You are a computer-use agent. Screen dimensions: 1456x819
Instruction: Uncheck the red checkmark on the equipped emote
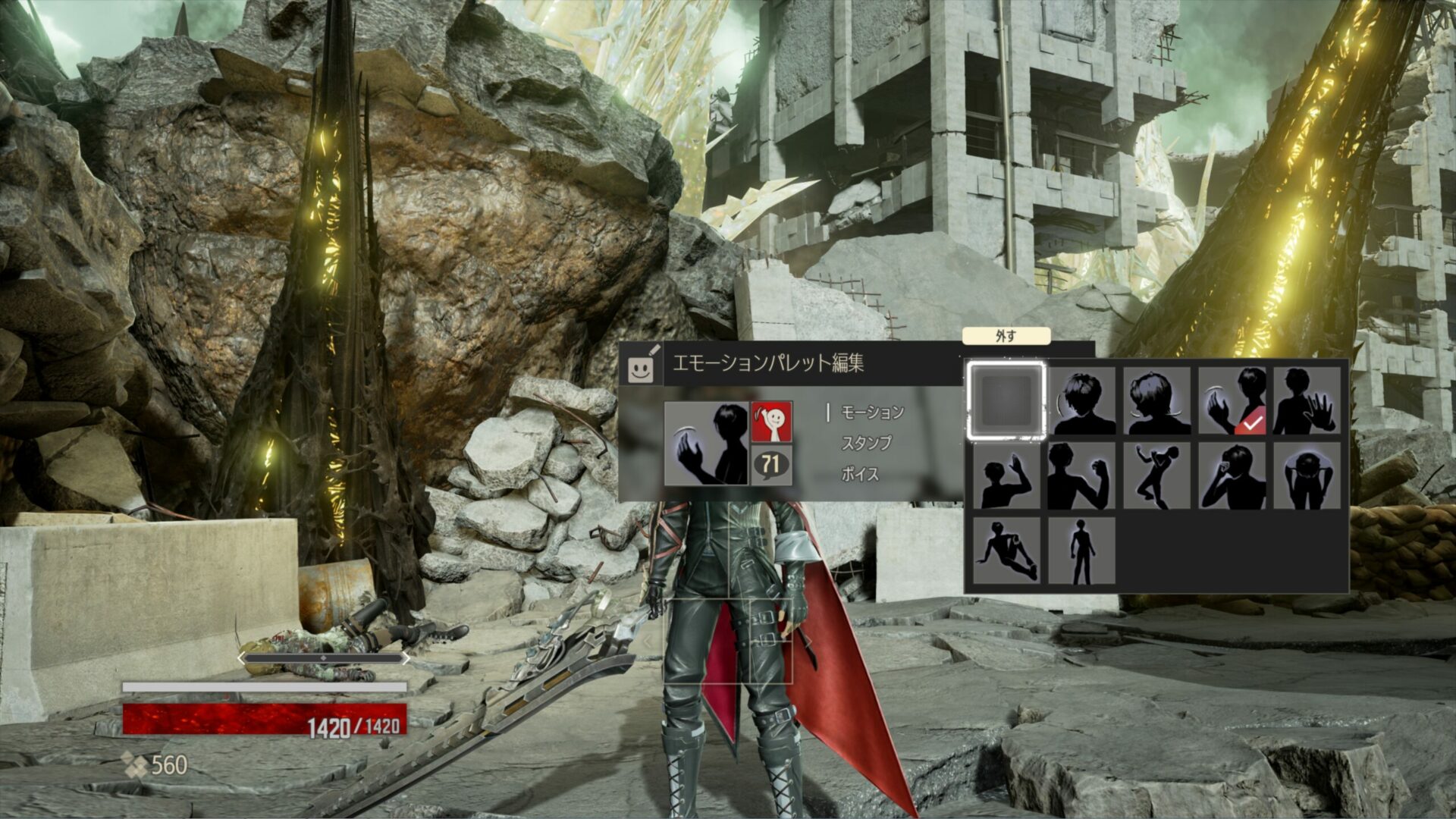[x=1253, y=422]
